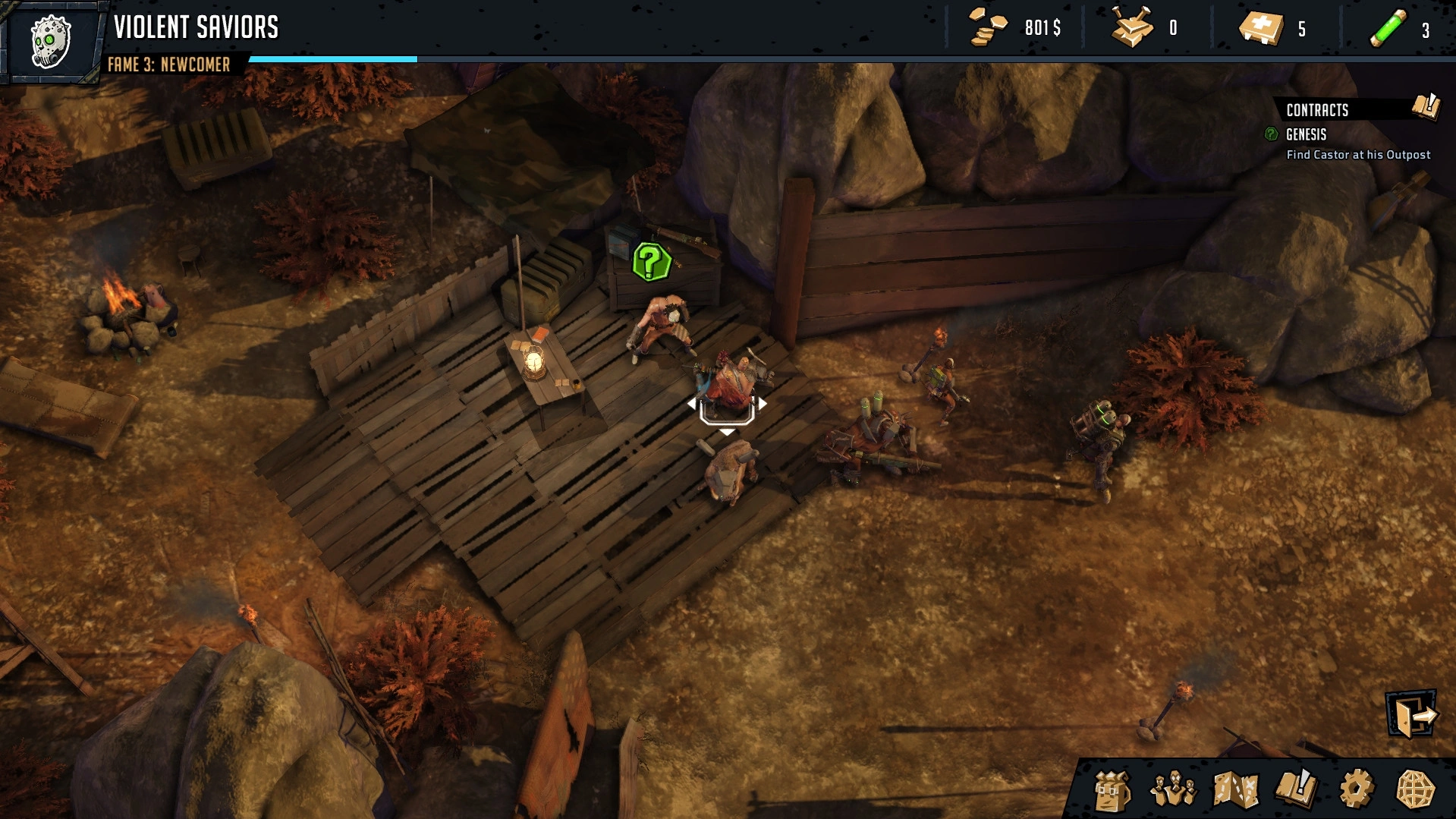The height and width of the screenshot is (819, 1456).
Task: Click the green question mark quest marker
Action: (651, 263)
